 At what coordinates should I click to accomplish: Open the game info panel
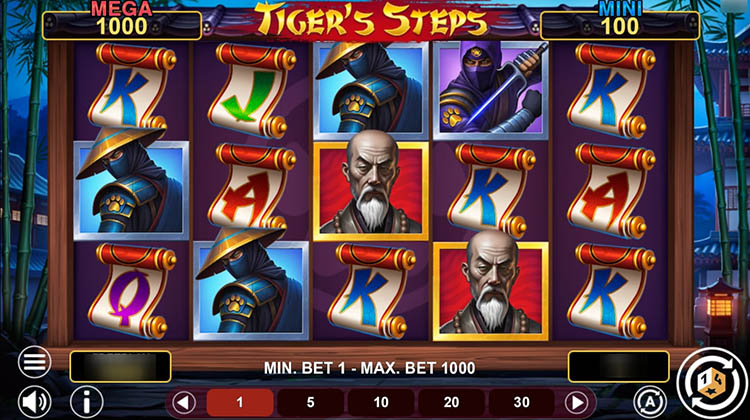pos(85,402)
